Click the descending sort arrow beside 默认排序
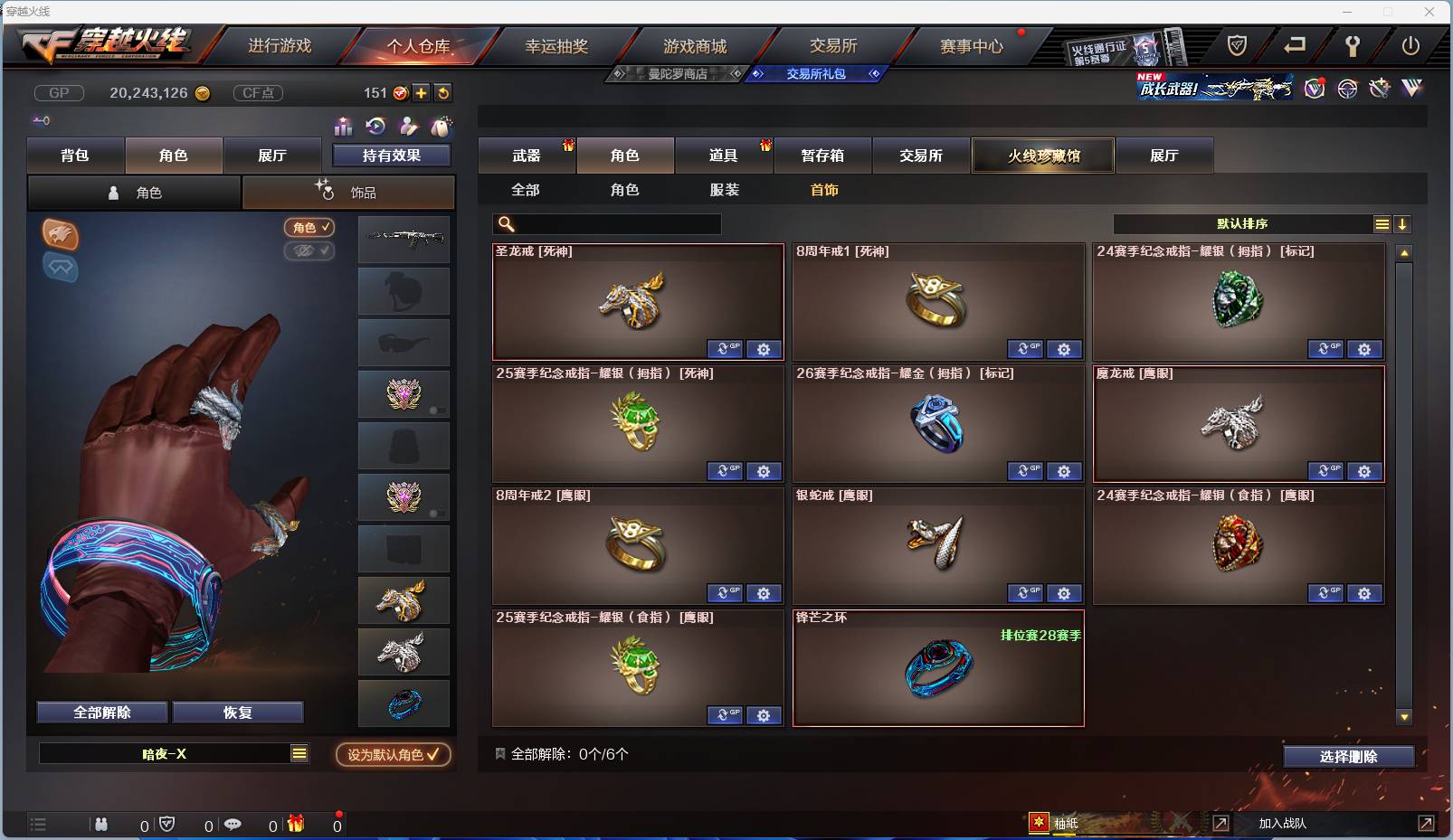The image size is (1453, 840). [1402, 223]
